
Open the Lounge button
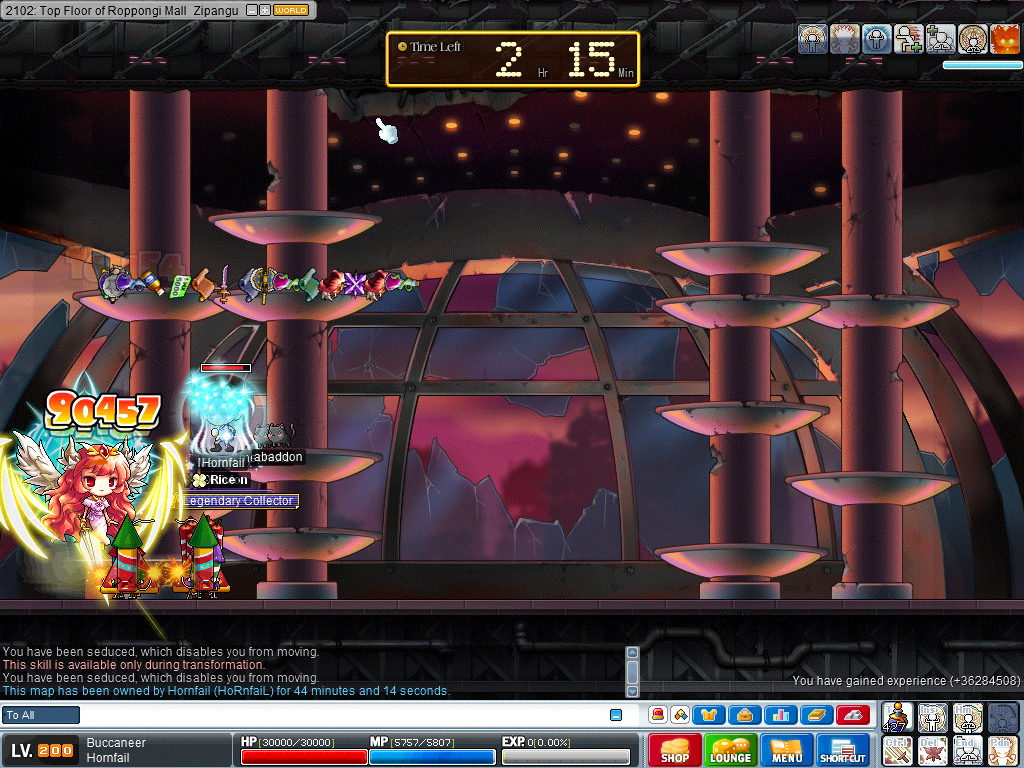point(731,750)
